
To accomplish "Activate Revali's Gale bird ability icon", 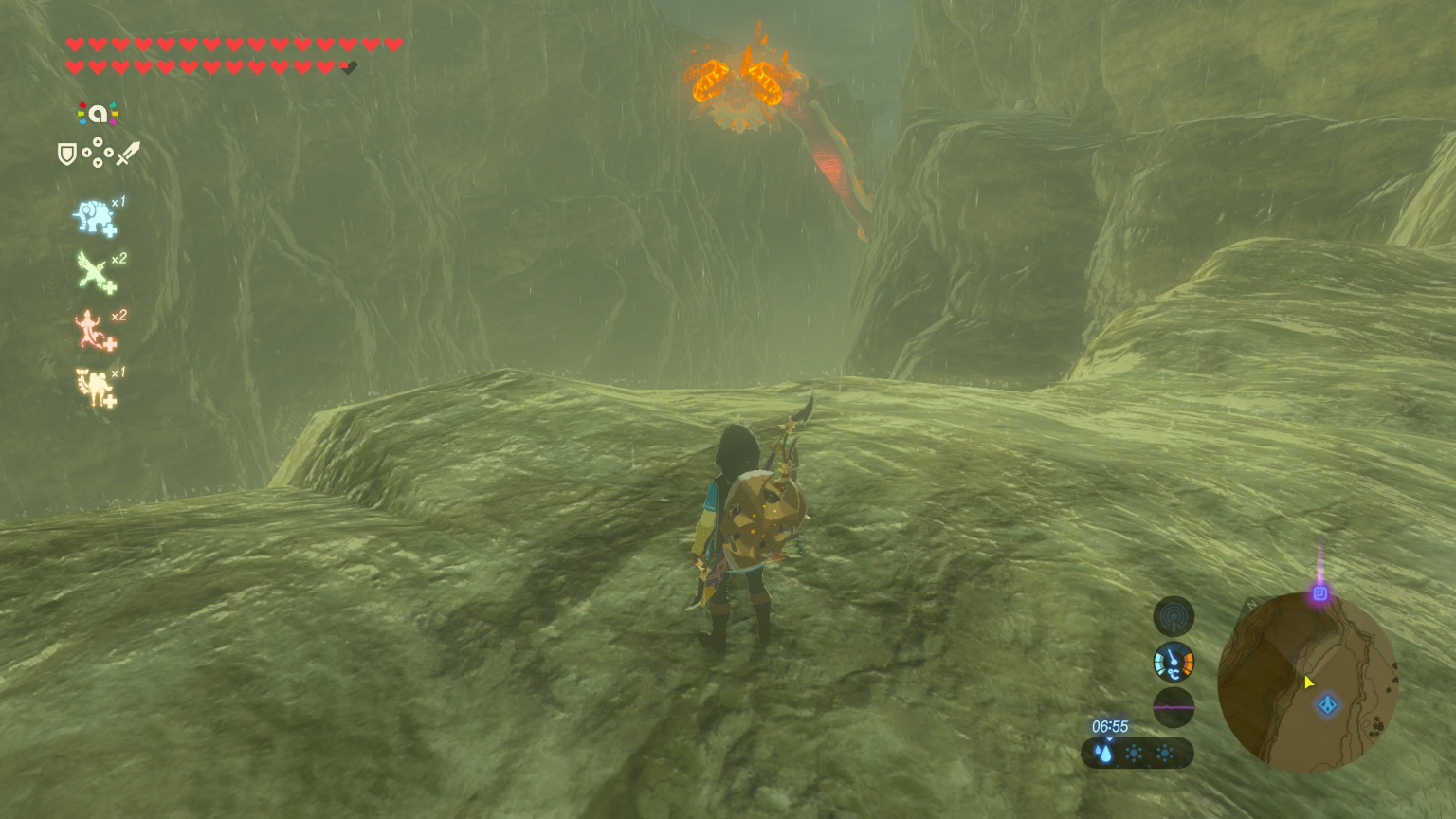I will point(95,272).
